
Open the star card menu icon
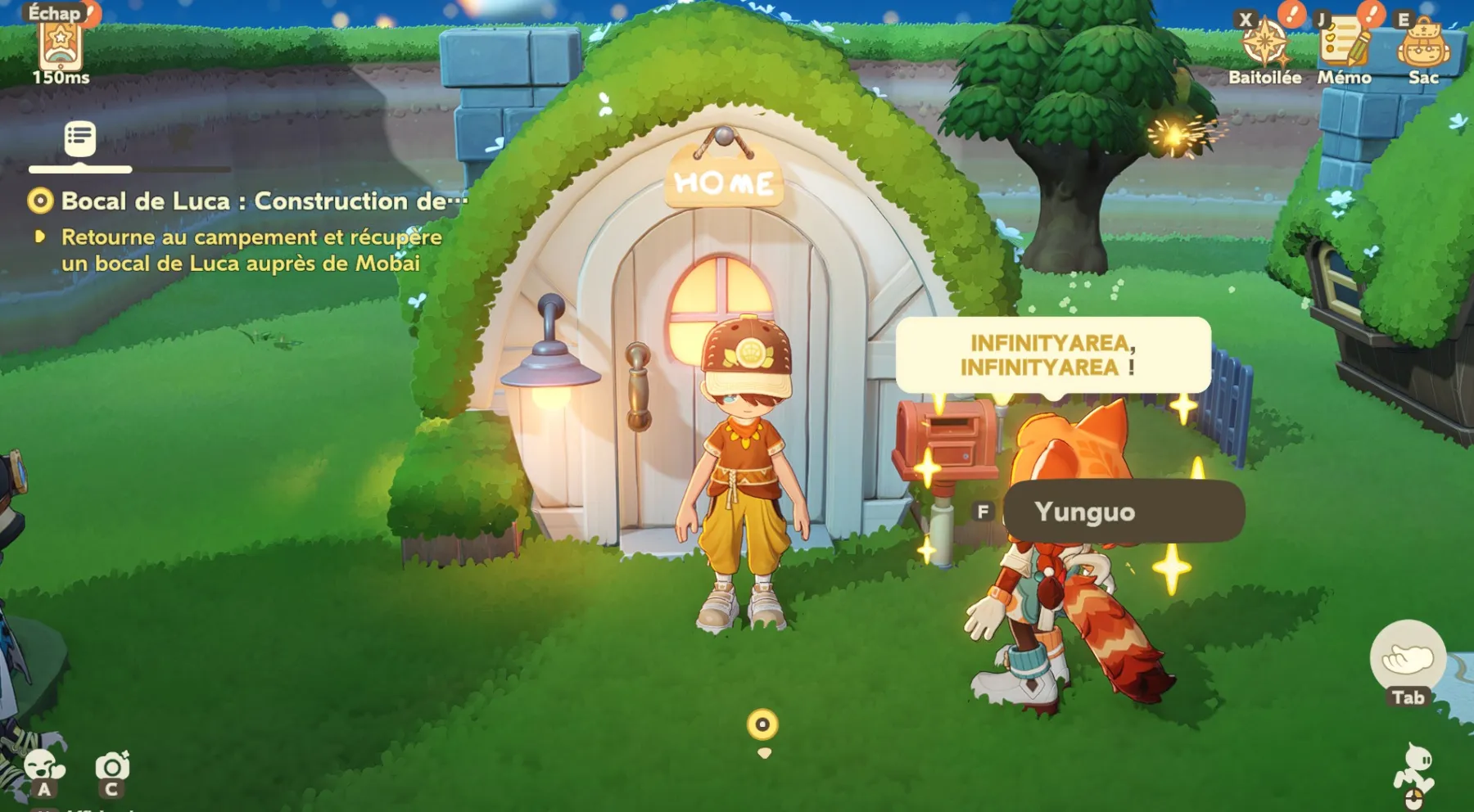coord(61,45)
